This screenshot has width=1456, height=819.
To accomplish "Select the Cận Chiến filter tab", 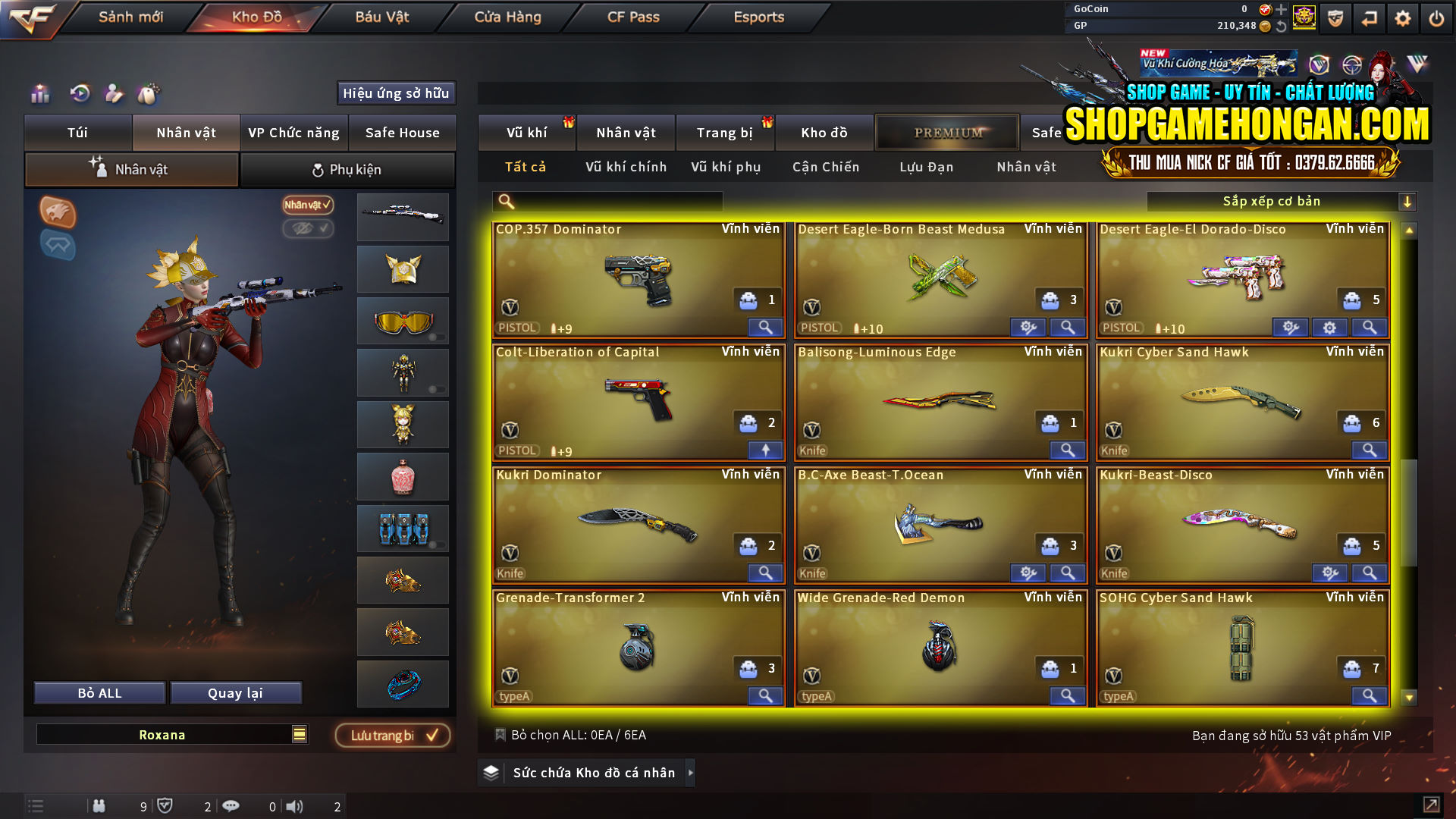I will [825, 167].
